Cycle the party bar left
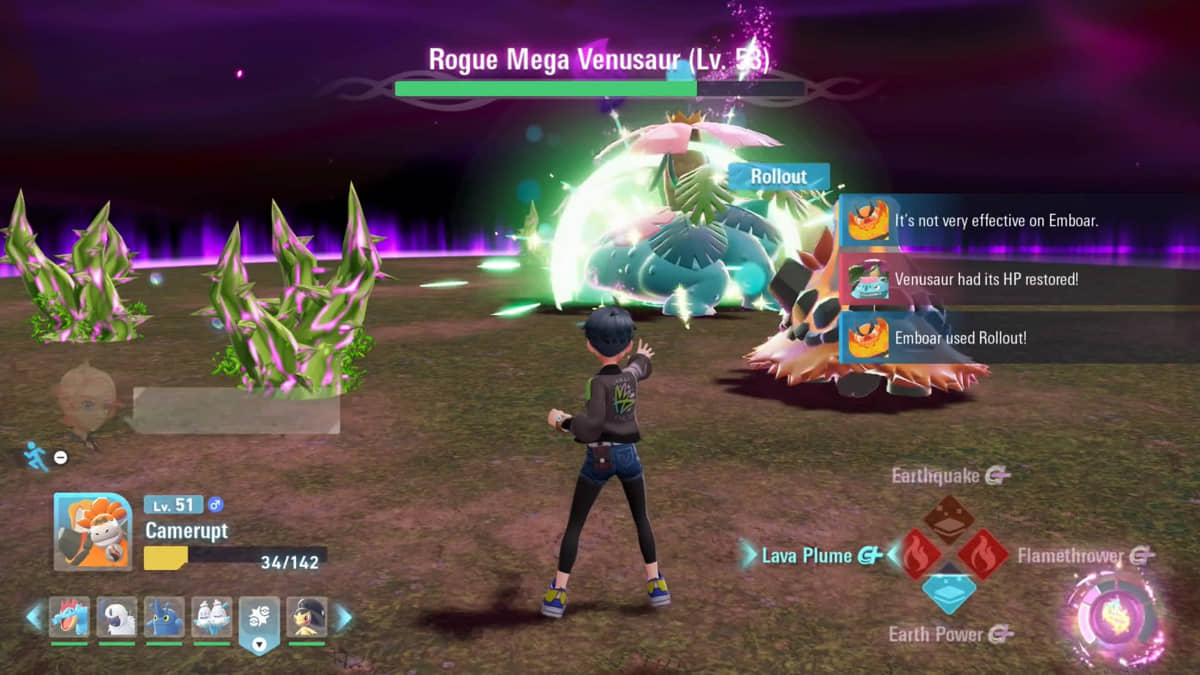The height and width of the screenshot is (675, 1200). [x=34, y=617]
